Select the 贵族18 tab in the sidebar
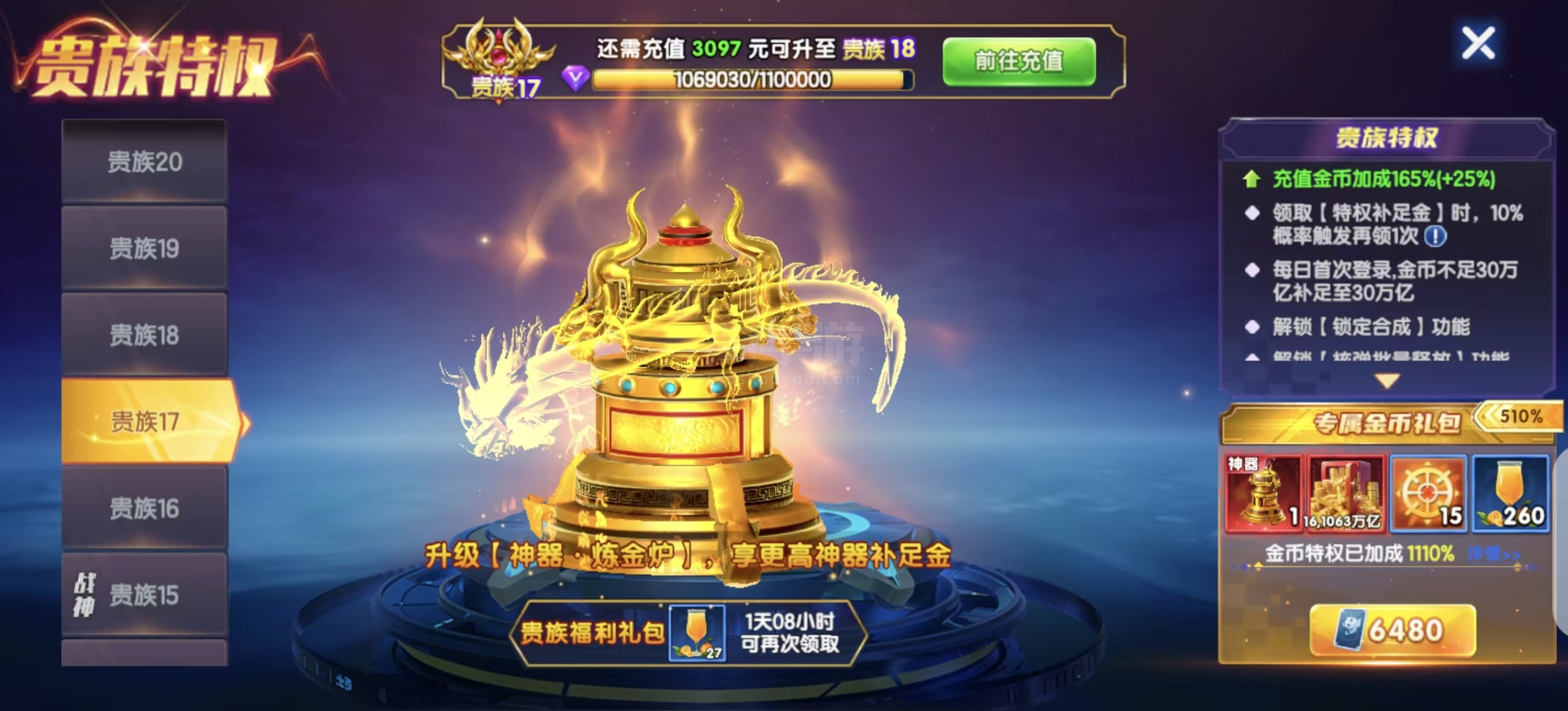Viewport: 1568px width, 711px height. pyautogui.click(x=145, y=334)
